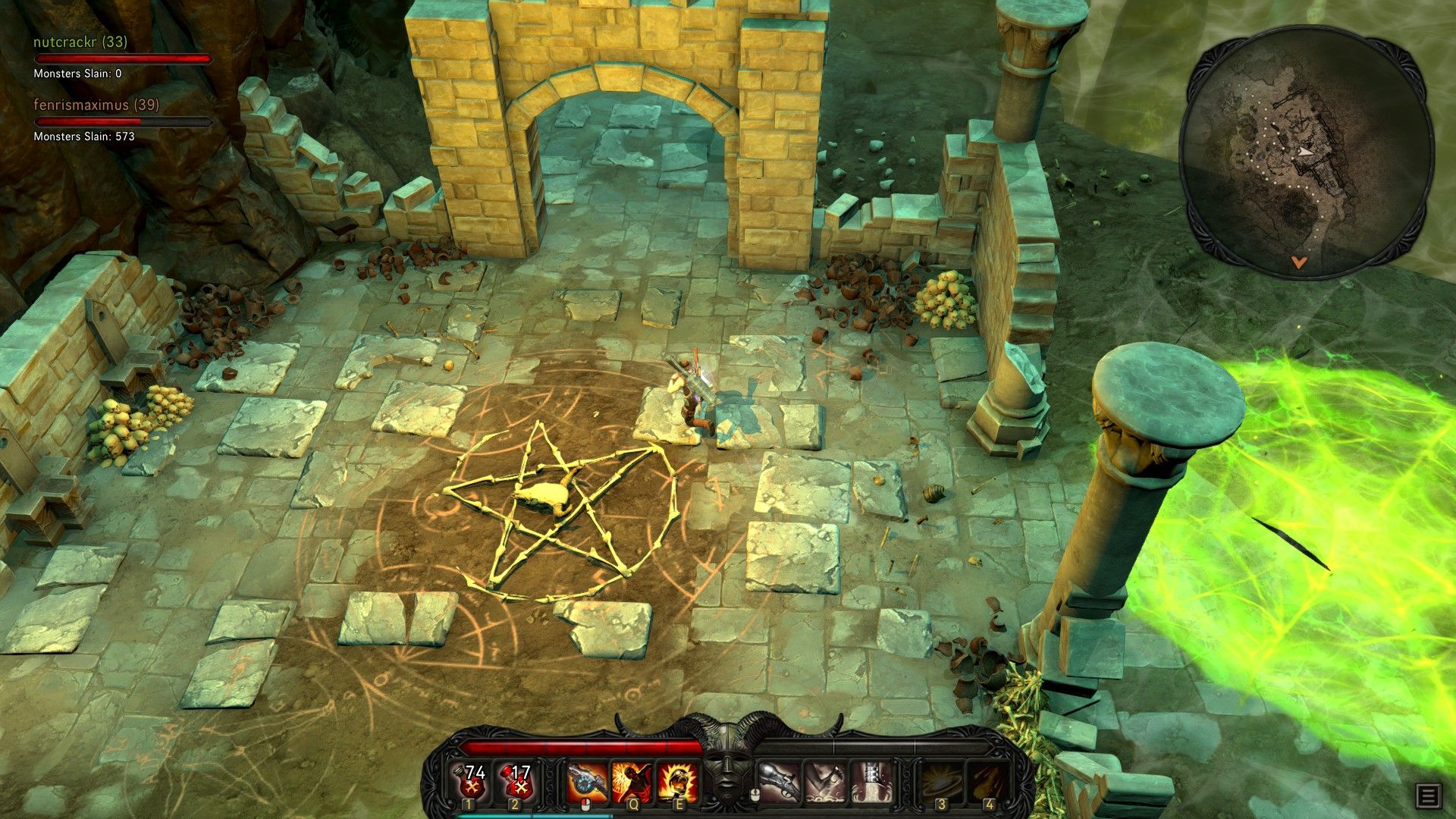Select the dimmed swirling burst slot 3
Image resolution: width=1456 pixels, height=819 pixels.
pyautogui.click(x=941, y=782)
